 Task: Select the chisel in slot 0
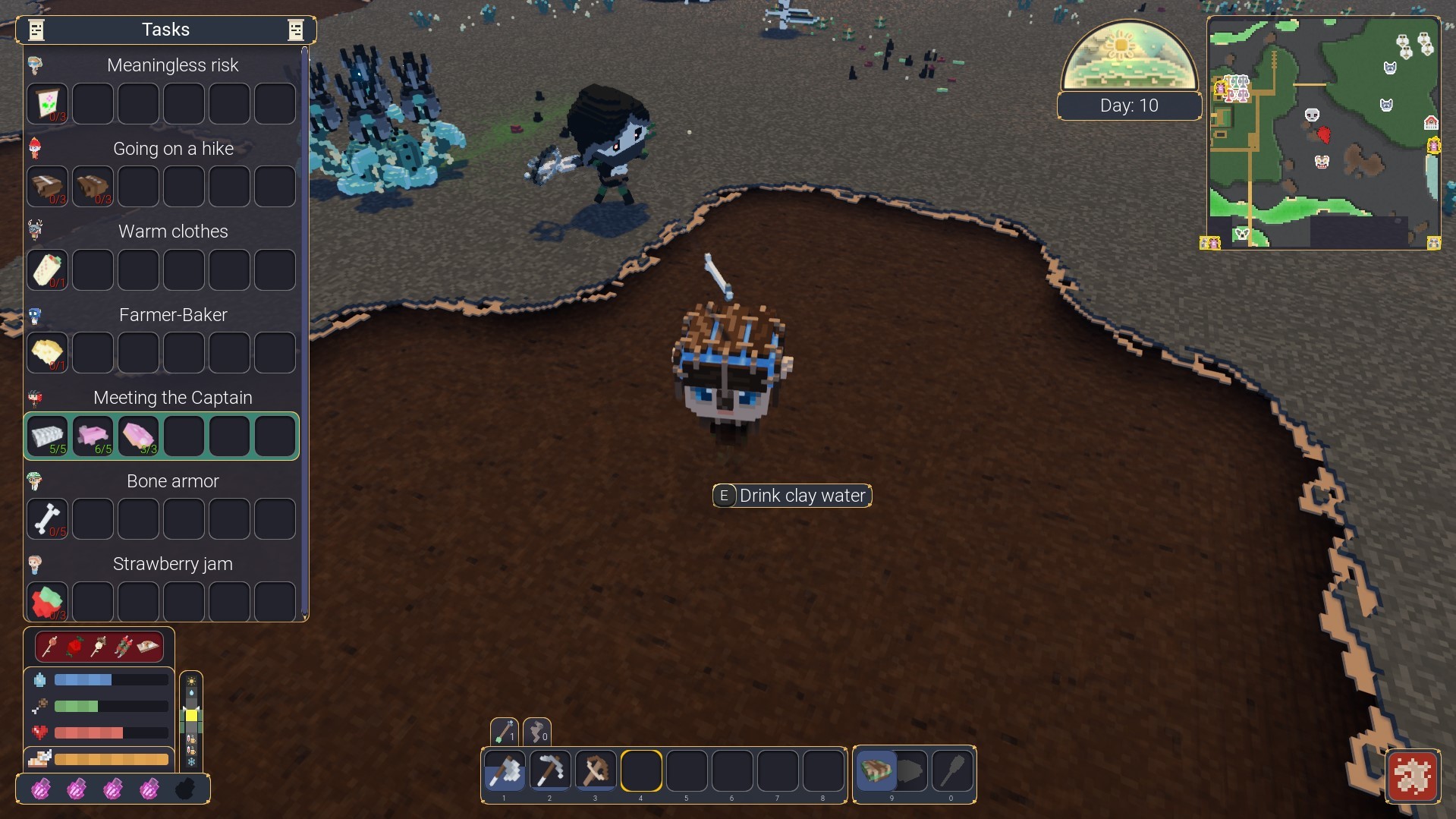point(951,771)
